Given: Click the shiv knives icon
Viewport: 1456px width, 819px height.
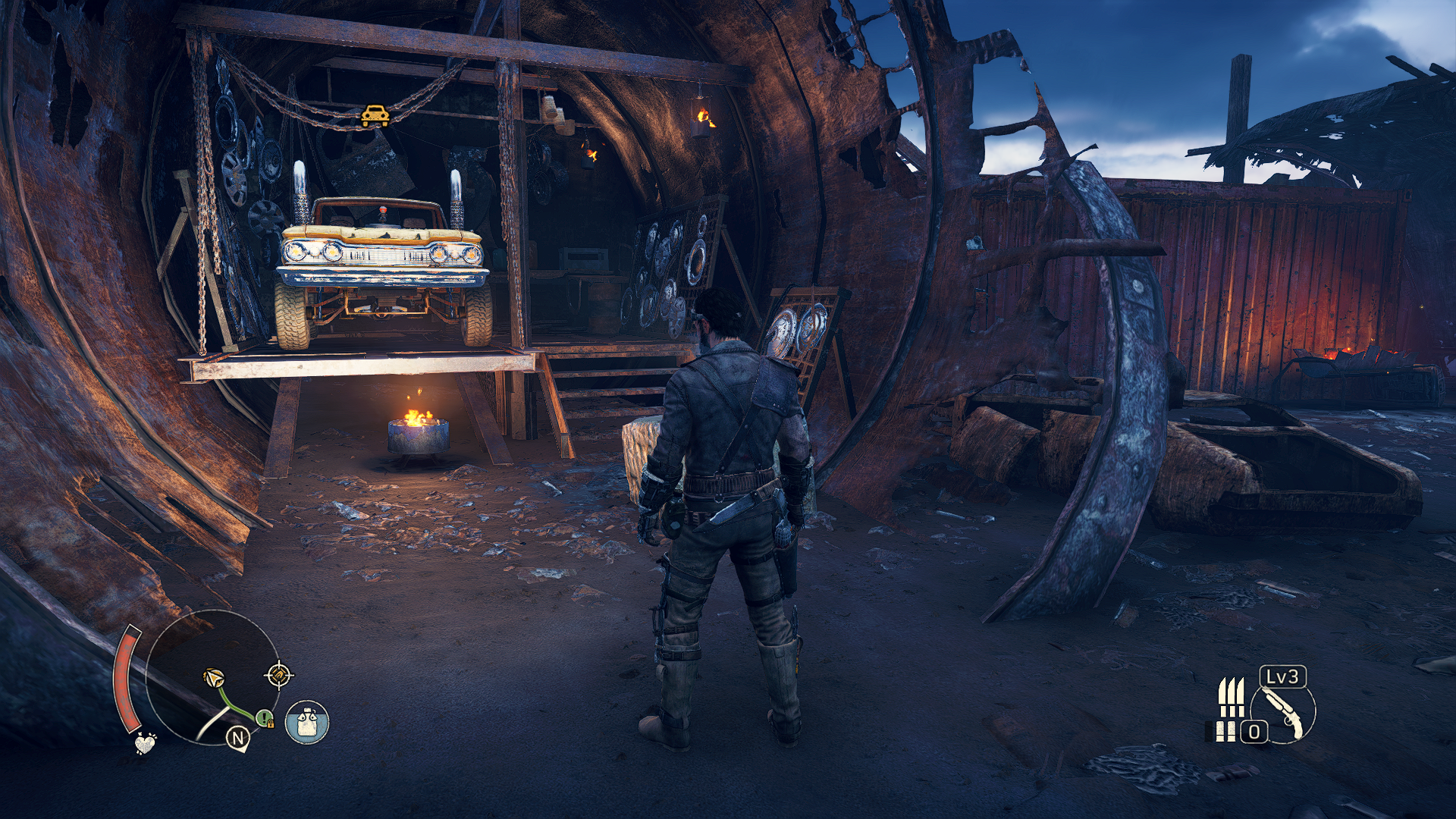Looking at the screenshot, I should 1232,698.
